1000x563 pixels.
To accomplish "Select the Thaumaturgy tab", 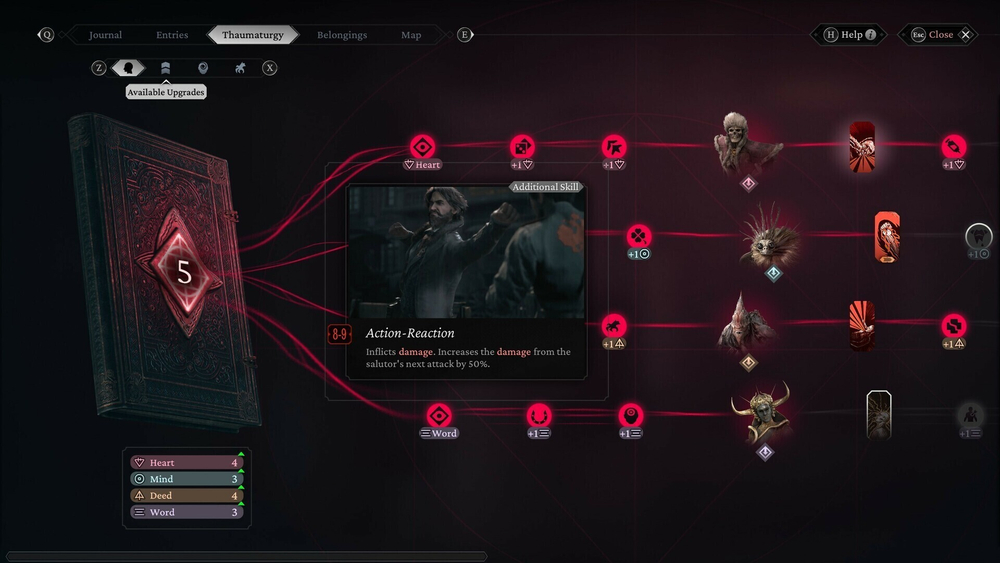I will click(252, 35).
